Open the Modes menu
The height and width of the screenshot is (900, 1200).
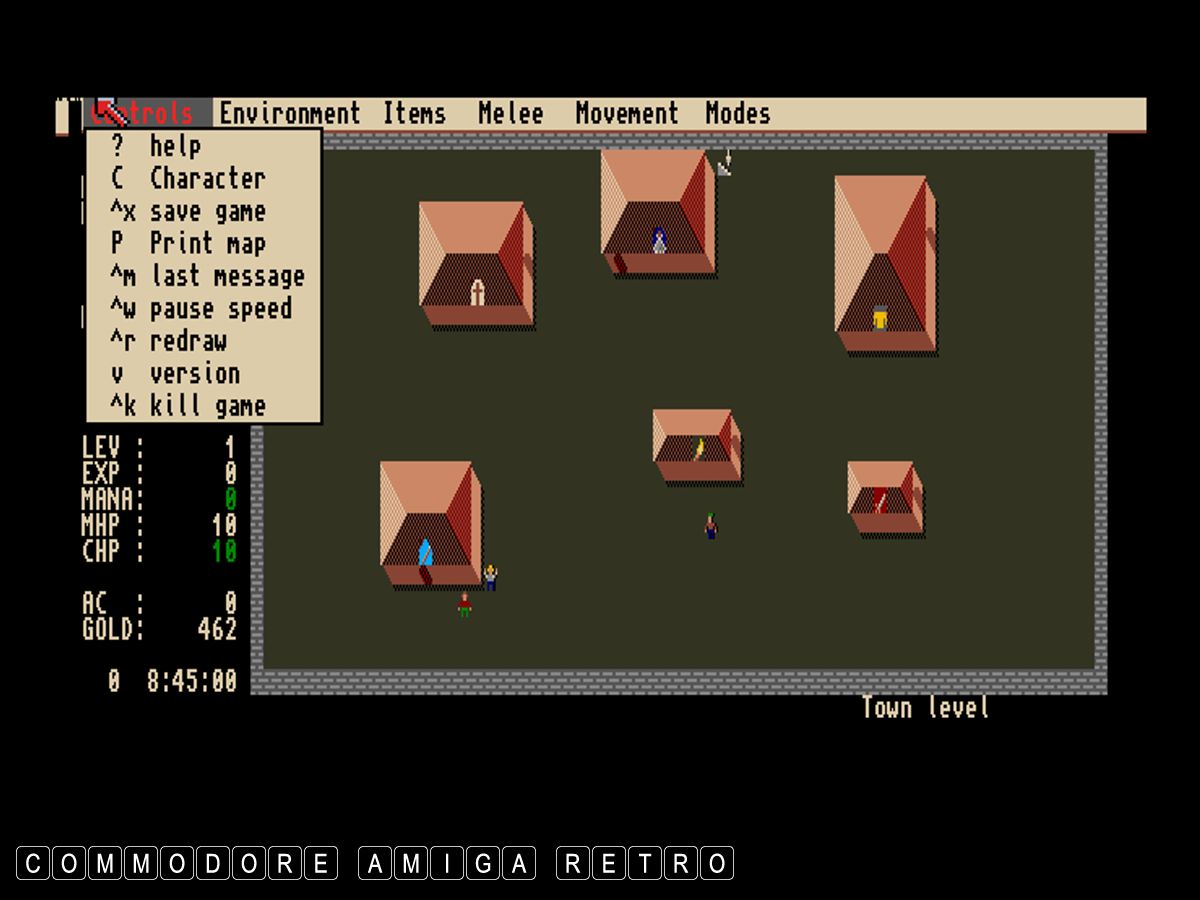737,114
